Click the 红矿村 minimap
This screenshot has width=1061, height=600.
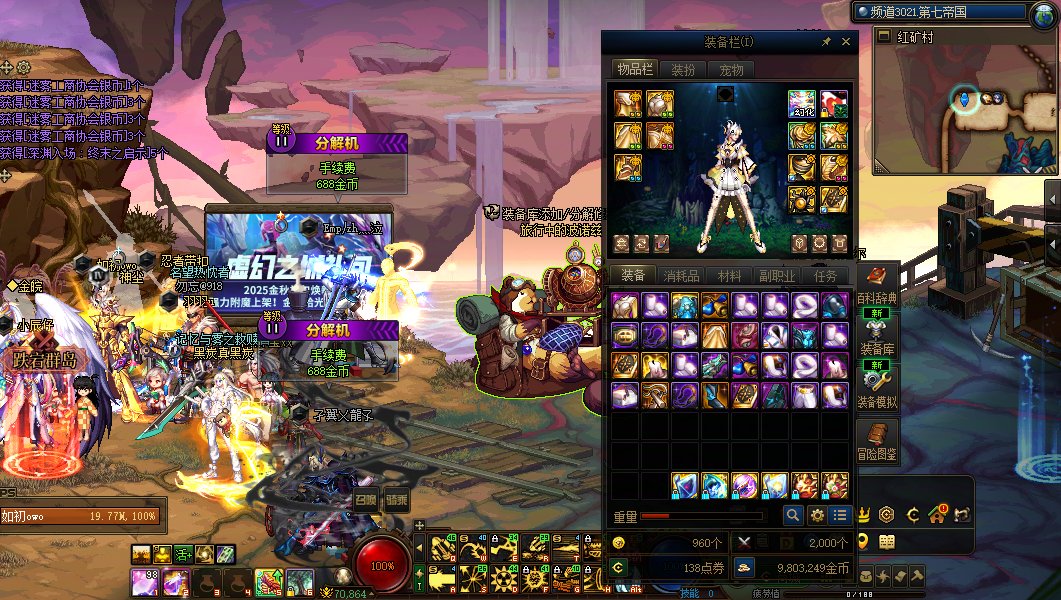tap(961, 110)
